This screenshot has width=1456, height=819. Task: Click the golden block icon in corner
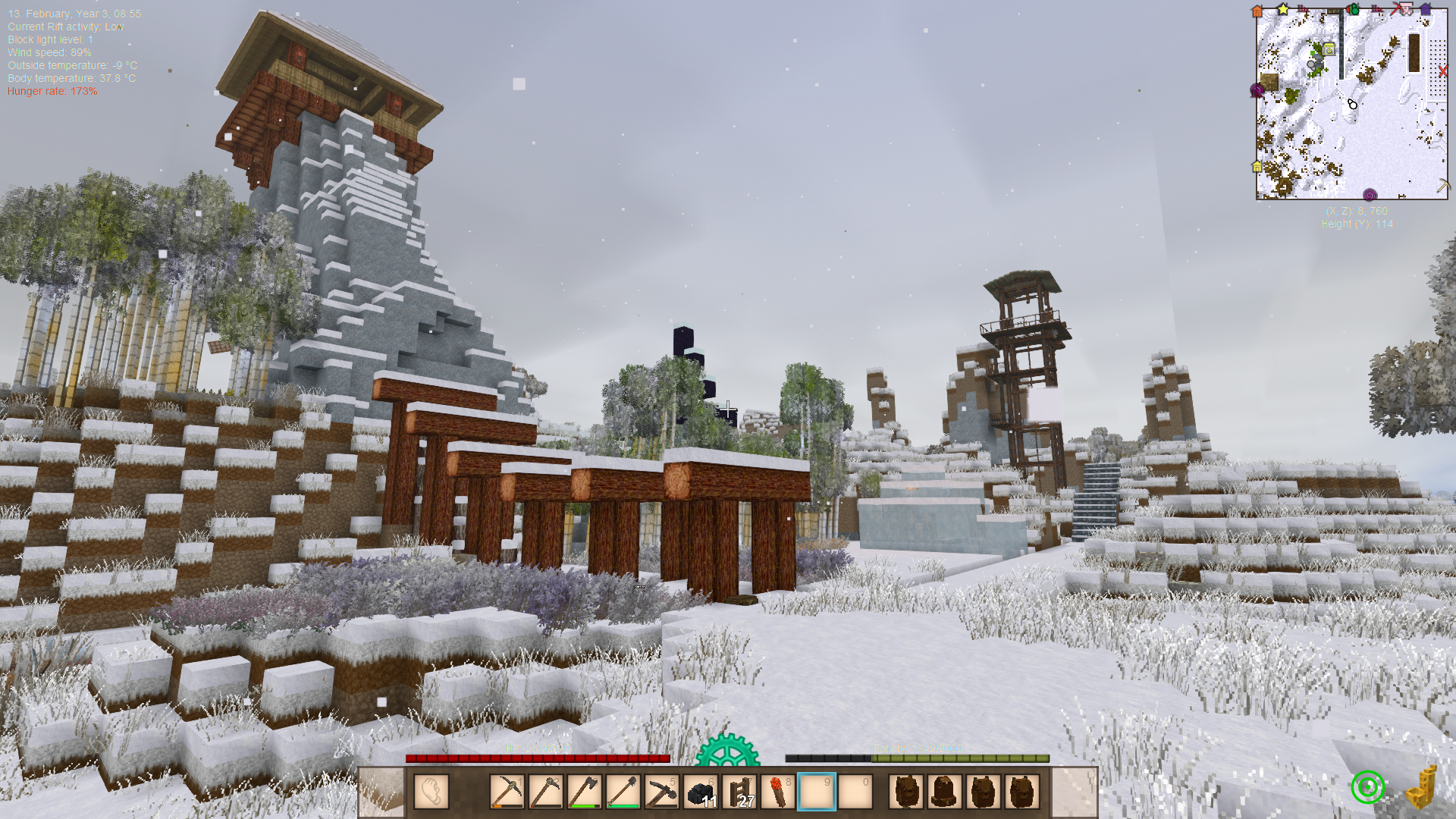coord(1421,789)
